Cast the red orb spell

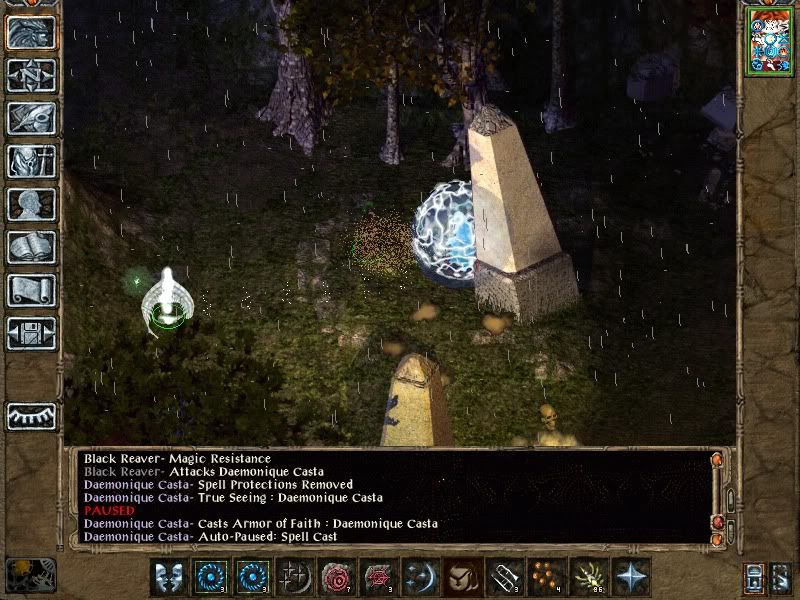(336, 577)
